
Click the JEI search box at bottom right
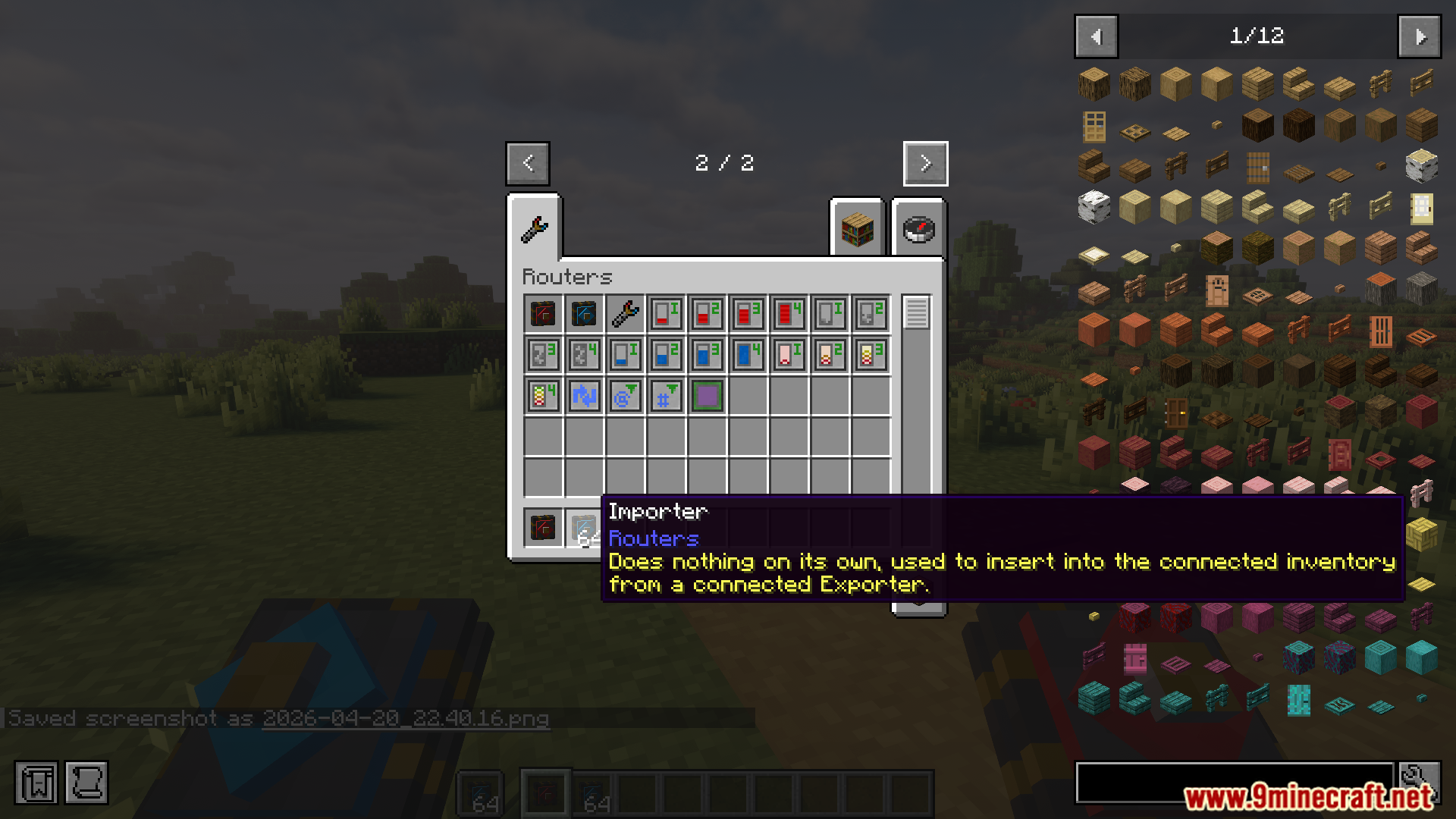pos(1236,783)
